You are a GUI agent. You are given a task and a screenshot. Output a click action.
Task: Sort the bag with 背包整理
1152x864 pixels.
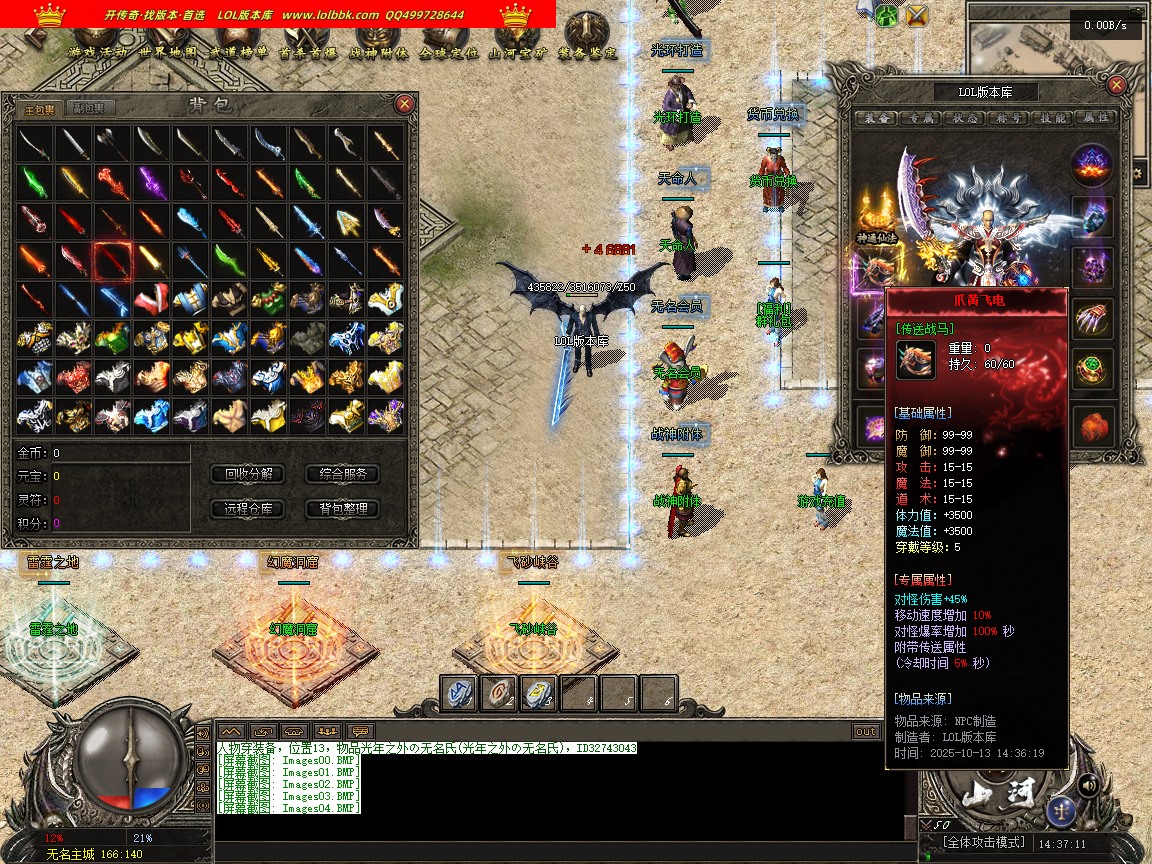(x=343, y=509)
